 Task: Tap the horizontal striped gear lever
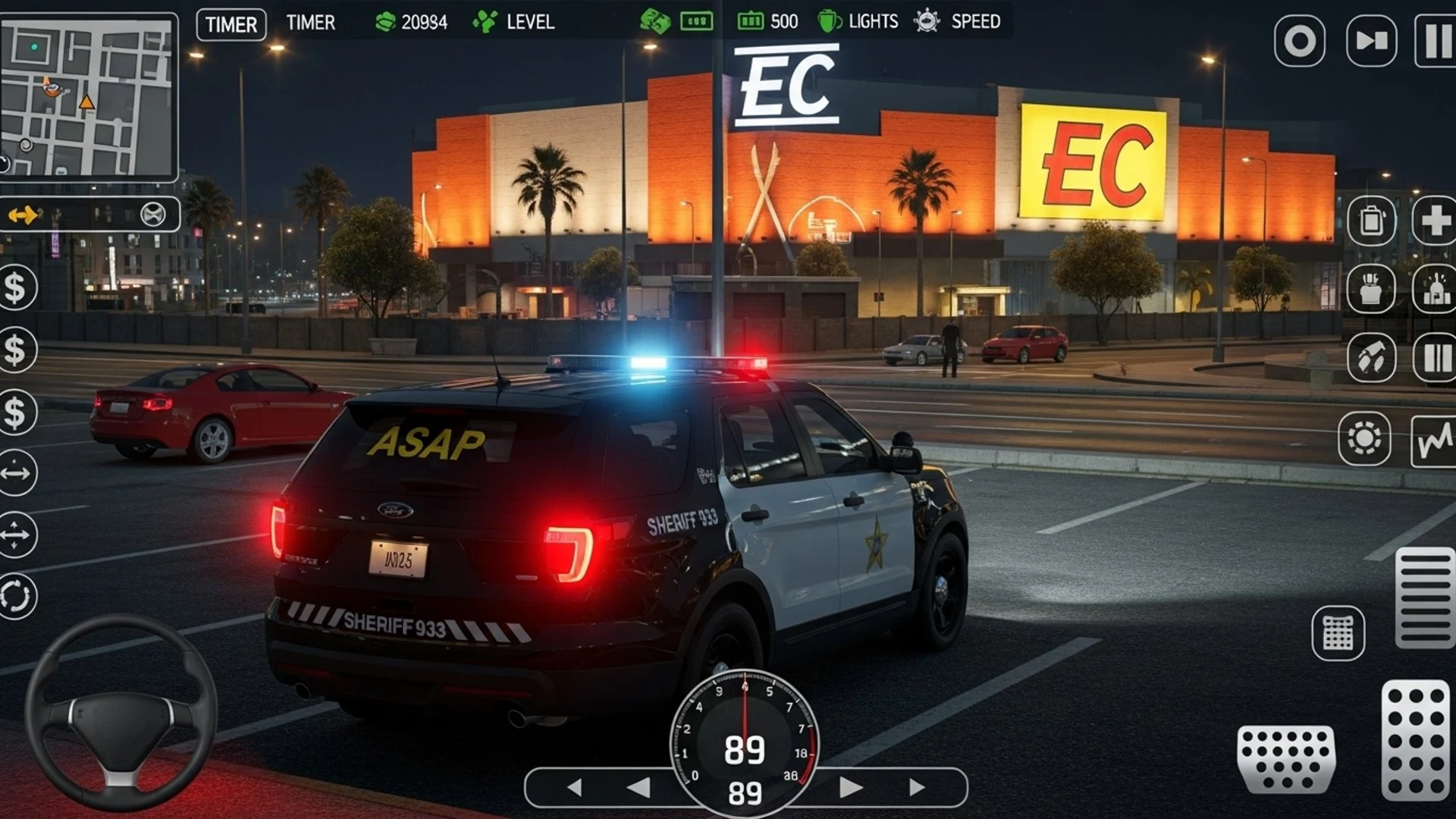(x=1424, y=598)
